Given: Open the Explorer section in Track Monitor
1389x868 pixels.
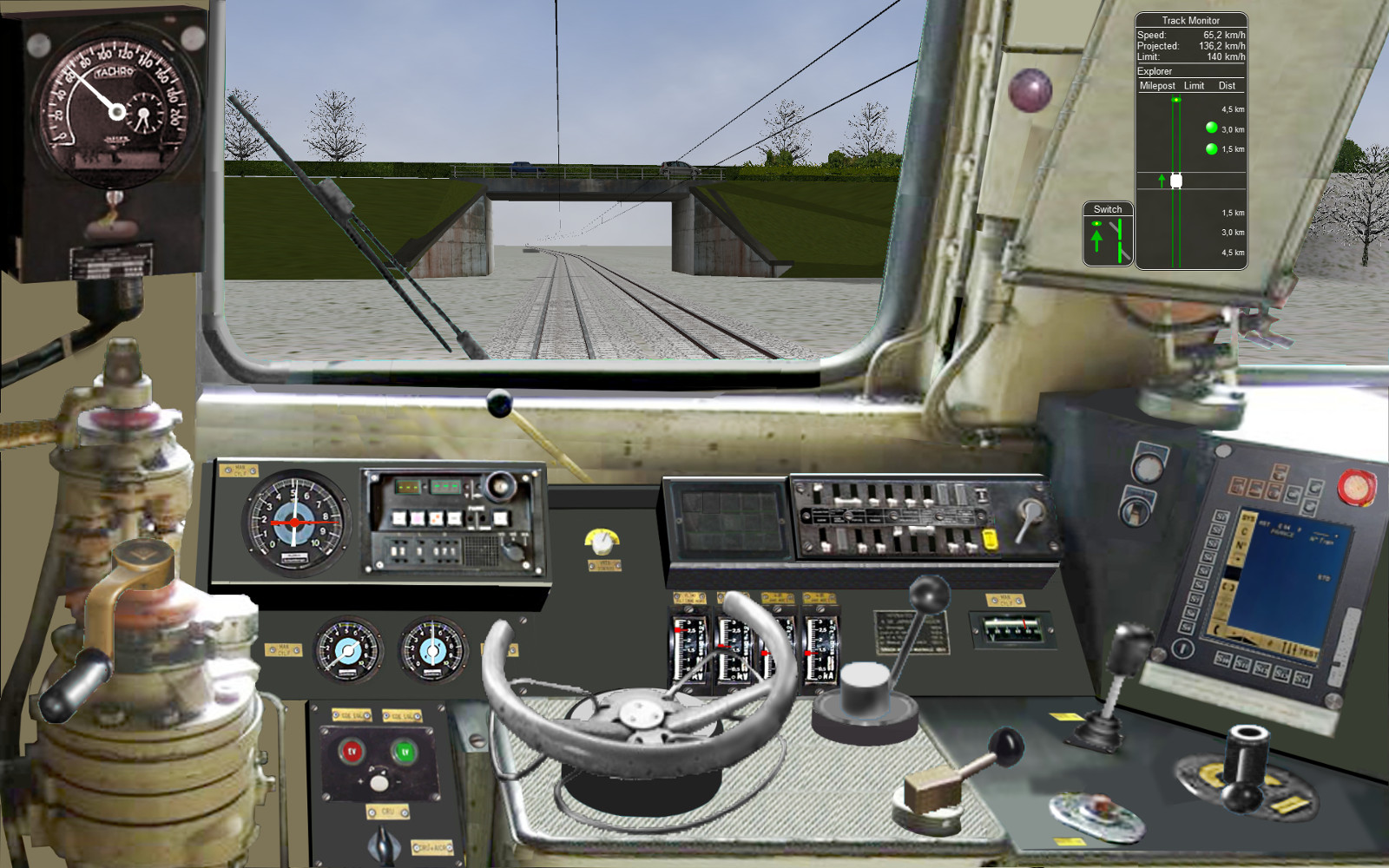Looking at the screenshot, I should [1156, 71].
